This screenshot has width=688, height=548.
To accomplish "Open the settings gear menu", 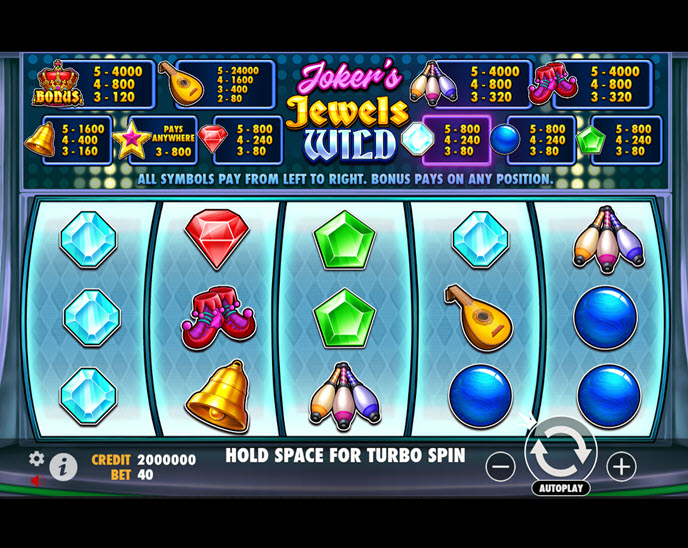I will (37, 458).
